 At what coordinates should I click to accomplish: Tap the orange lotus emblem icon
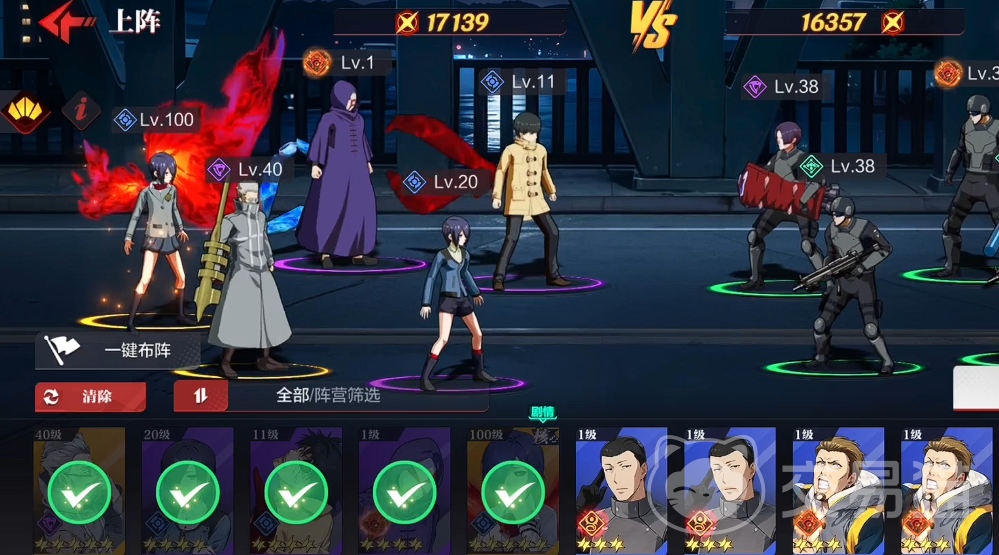click(x=25, y=111)
